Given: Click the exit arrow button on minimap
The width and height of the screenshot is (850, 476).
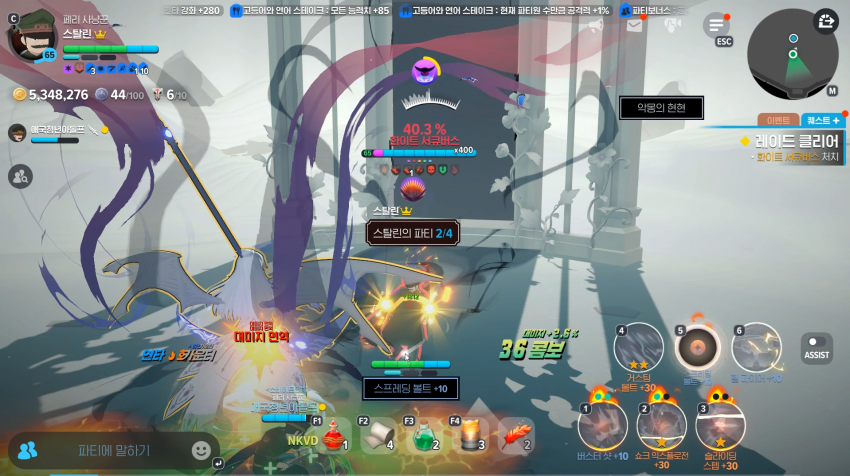Looking at the screenshot, I should pos(826,21).
